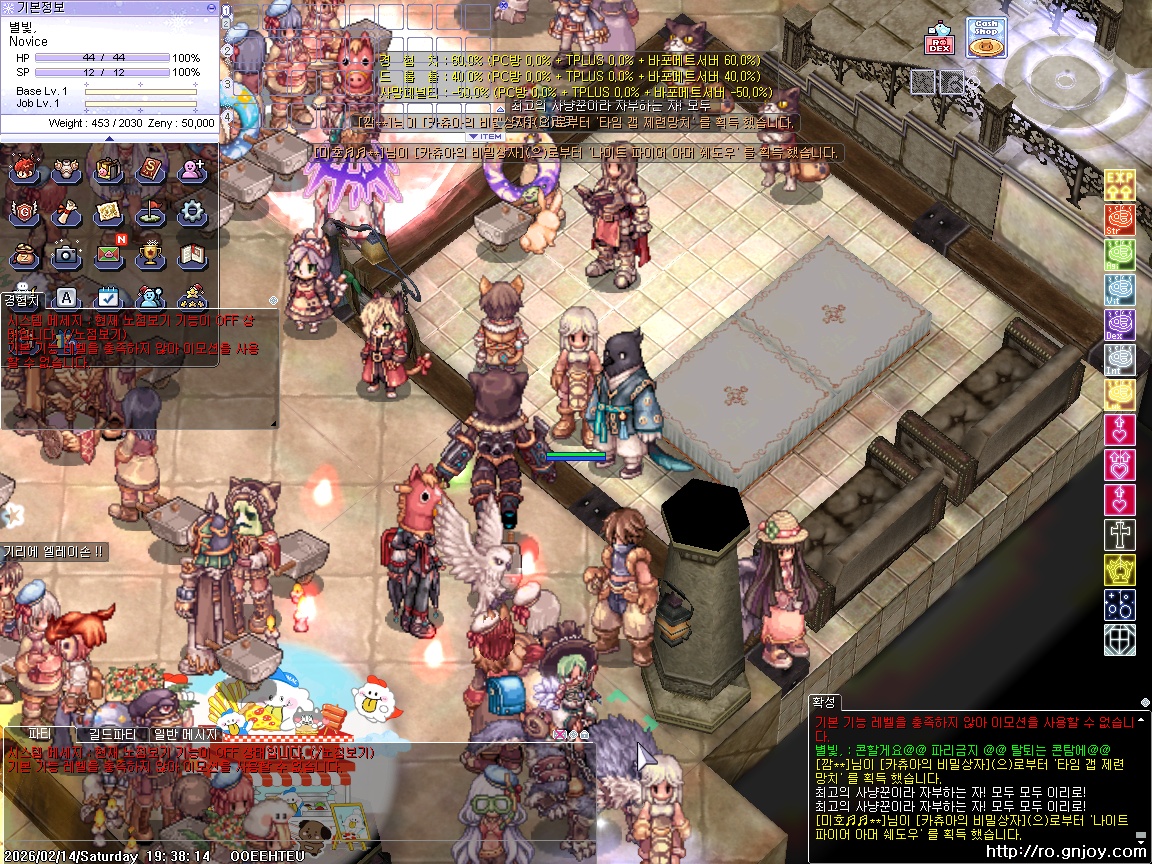Open the red skill book icon
Screen dimensions: 1152x864
pyautogui.click(x=150, y=170)
